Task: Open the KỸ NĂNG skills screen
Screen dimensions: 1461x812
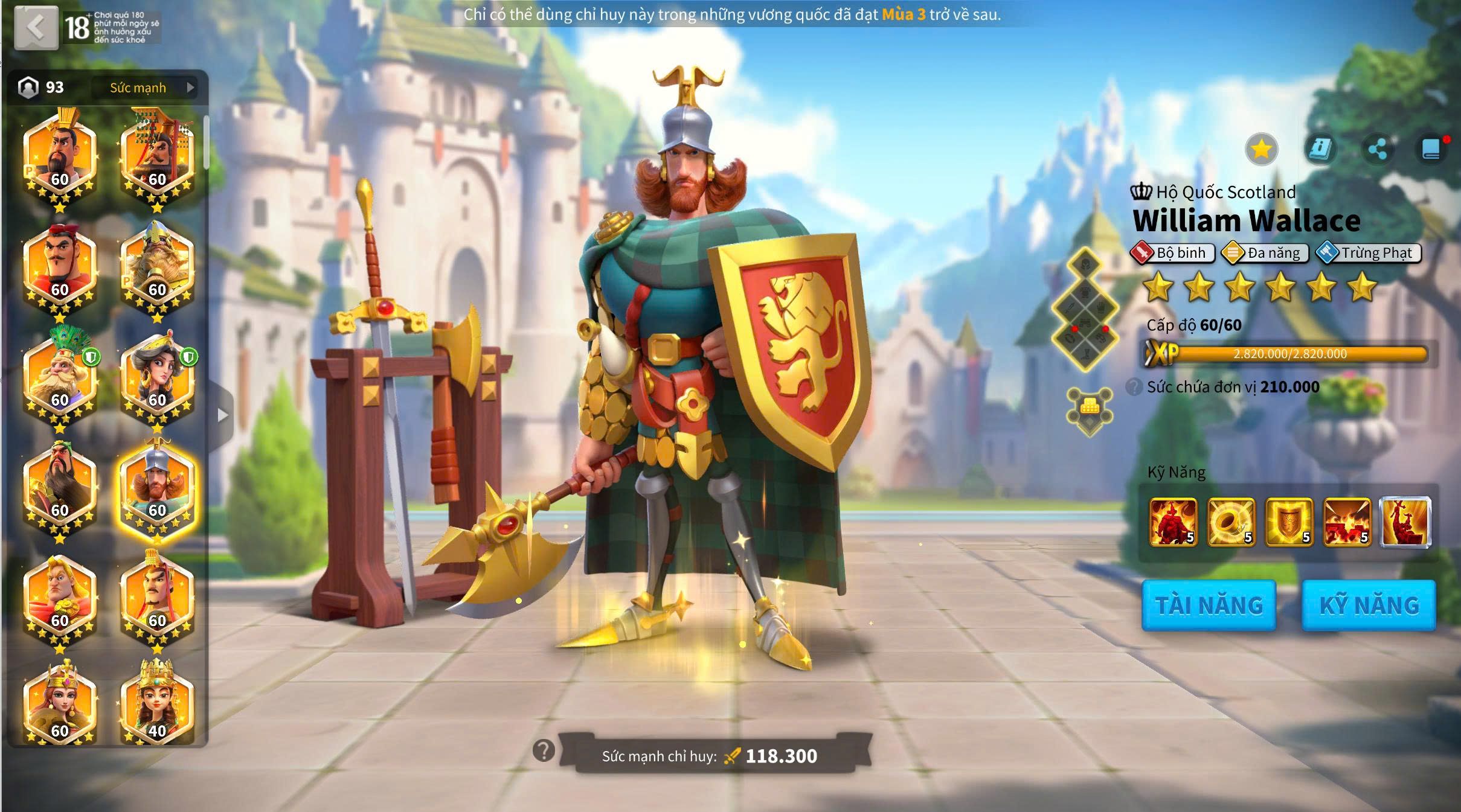Action: point(1369,606)
